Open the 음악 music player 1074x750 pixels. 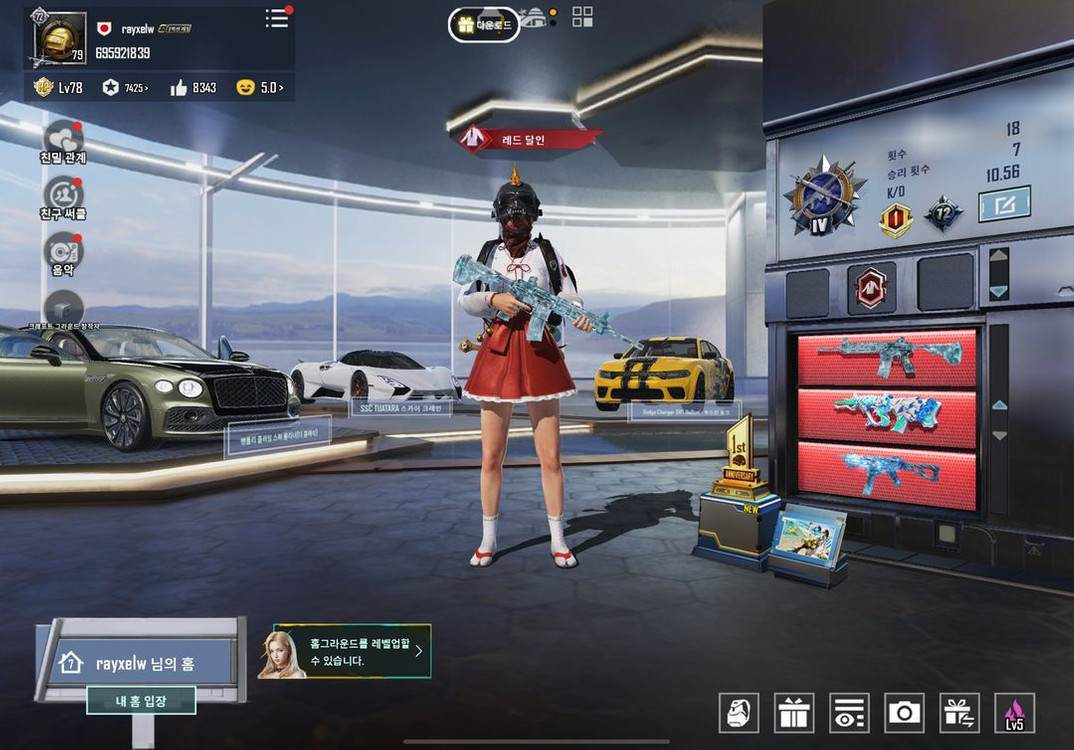(63, 250)
